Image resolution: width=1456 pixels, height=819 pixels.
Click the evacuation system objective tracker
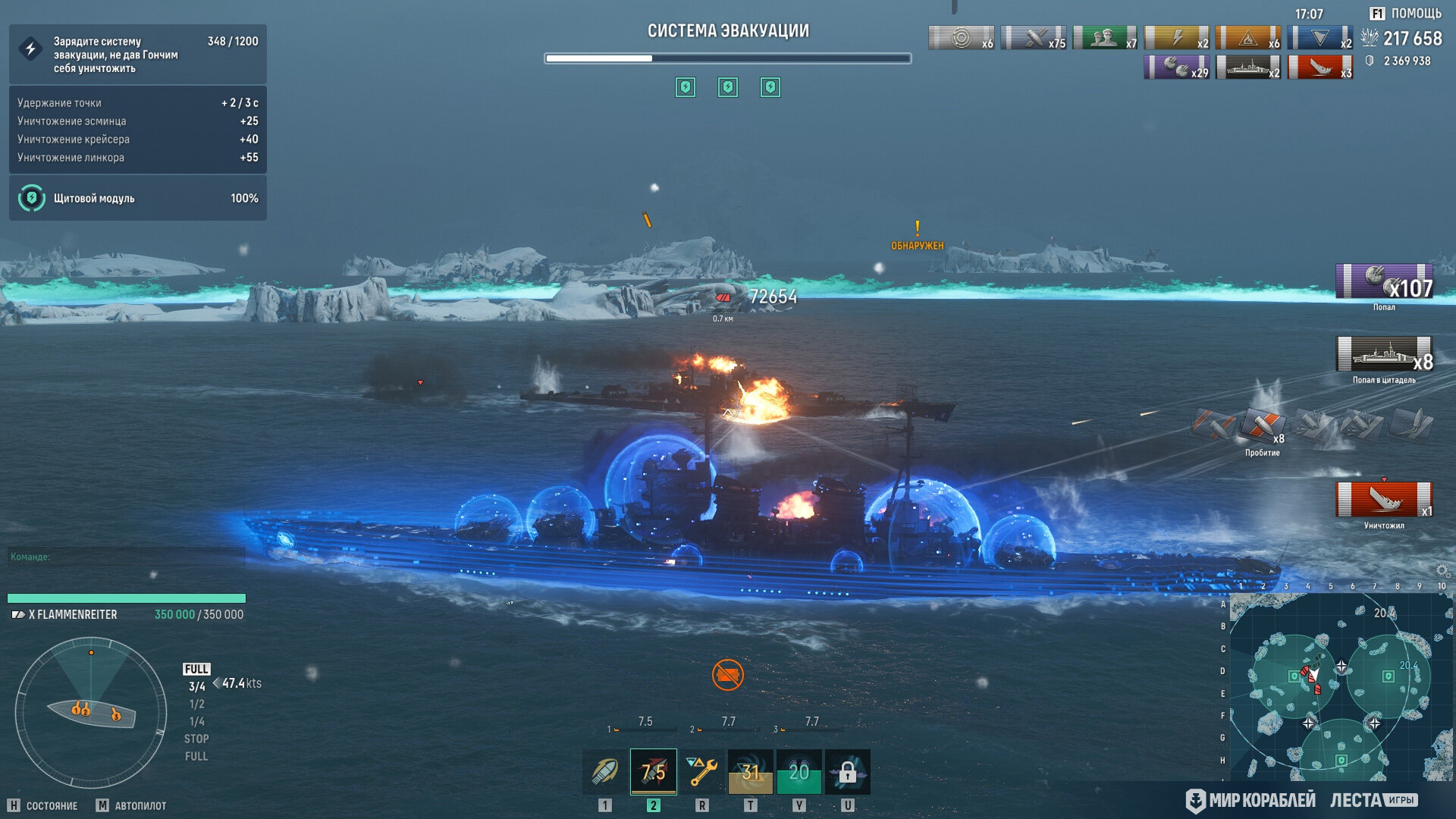pos(137,55)
